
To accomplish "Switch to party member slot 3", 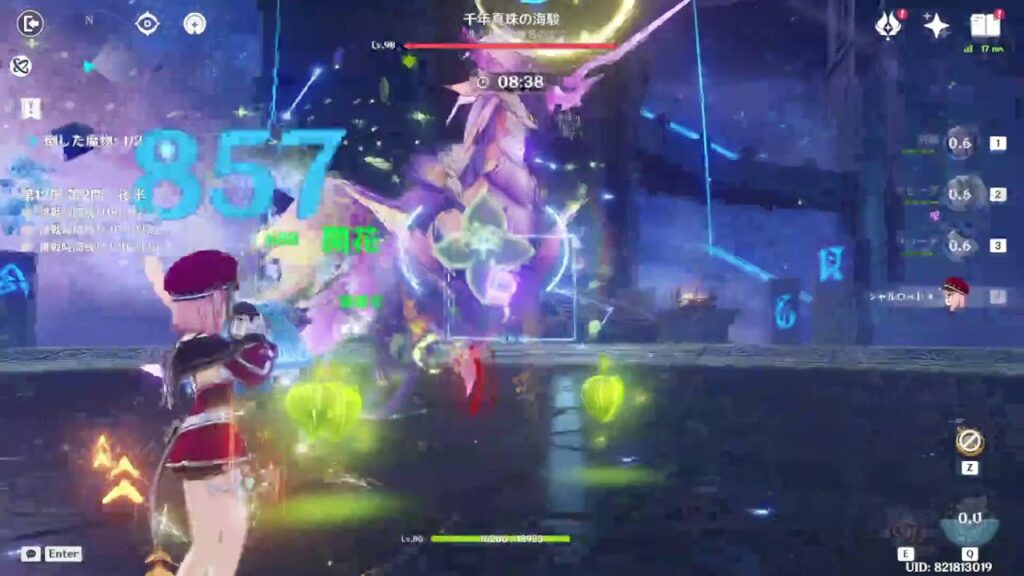I will click(x=959, y=245).
